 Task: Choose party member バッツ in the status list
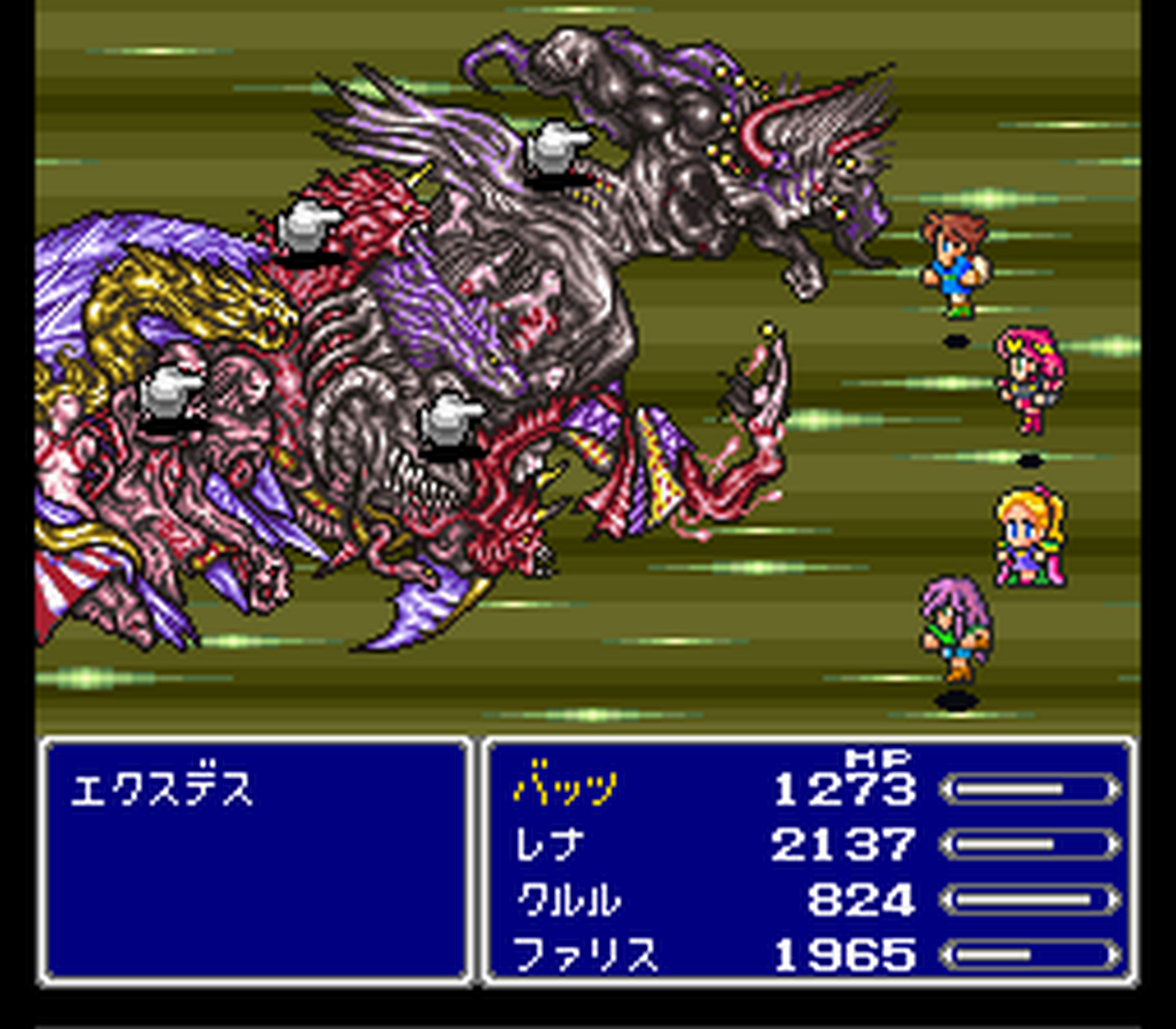[x=566, y=789]
